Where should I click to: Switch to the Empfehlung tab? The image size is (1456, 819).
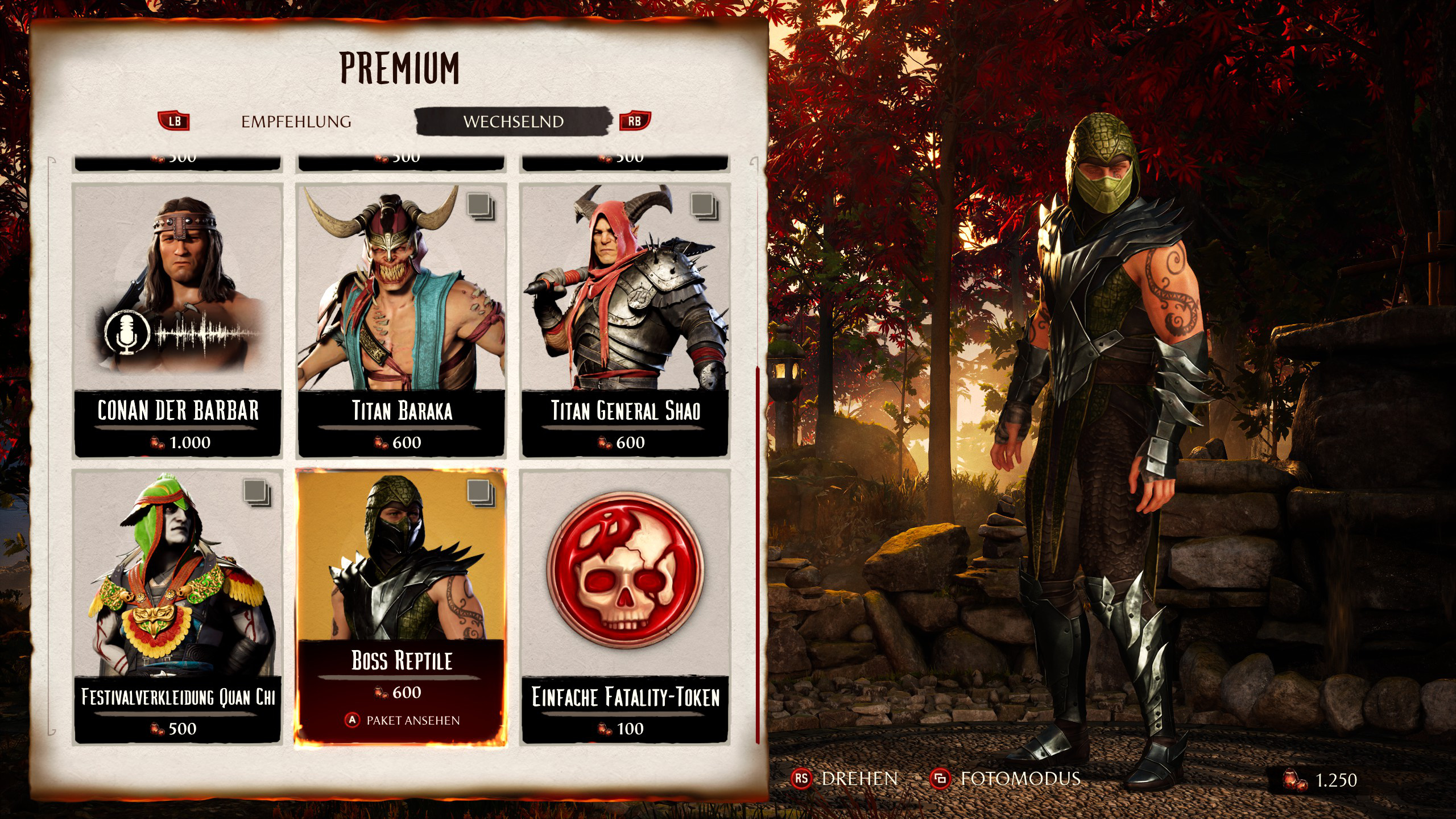click(296, 122)
